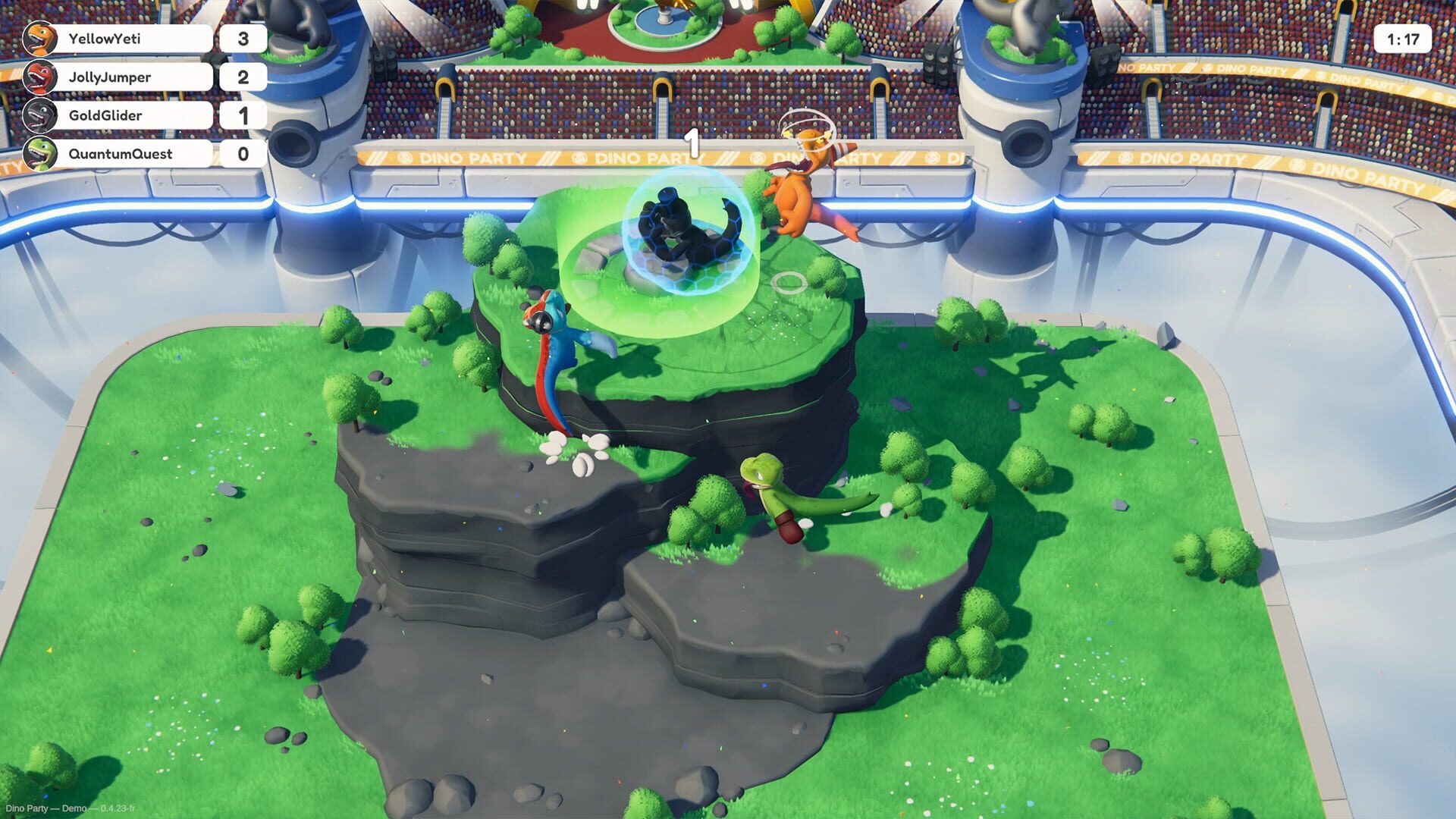
Task: Click QuantumQuest's score badge showing 0
Action: (x=243, y=154)
